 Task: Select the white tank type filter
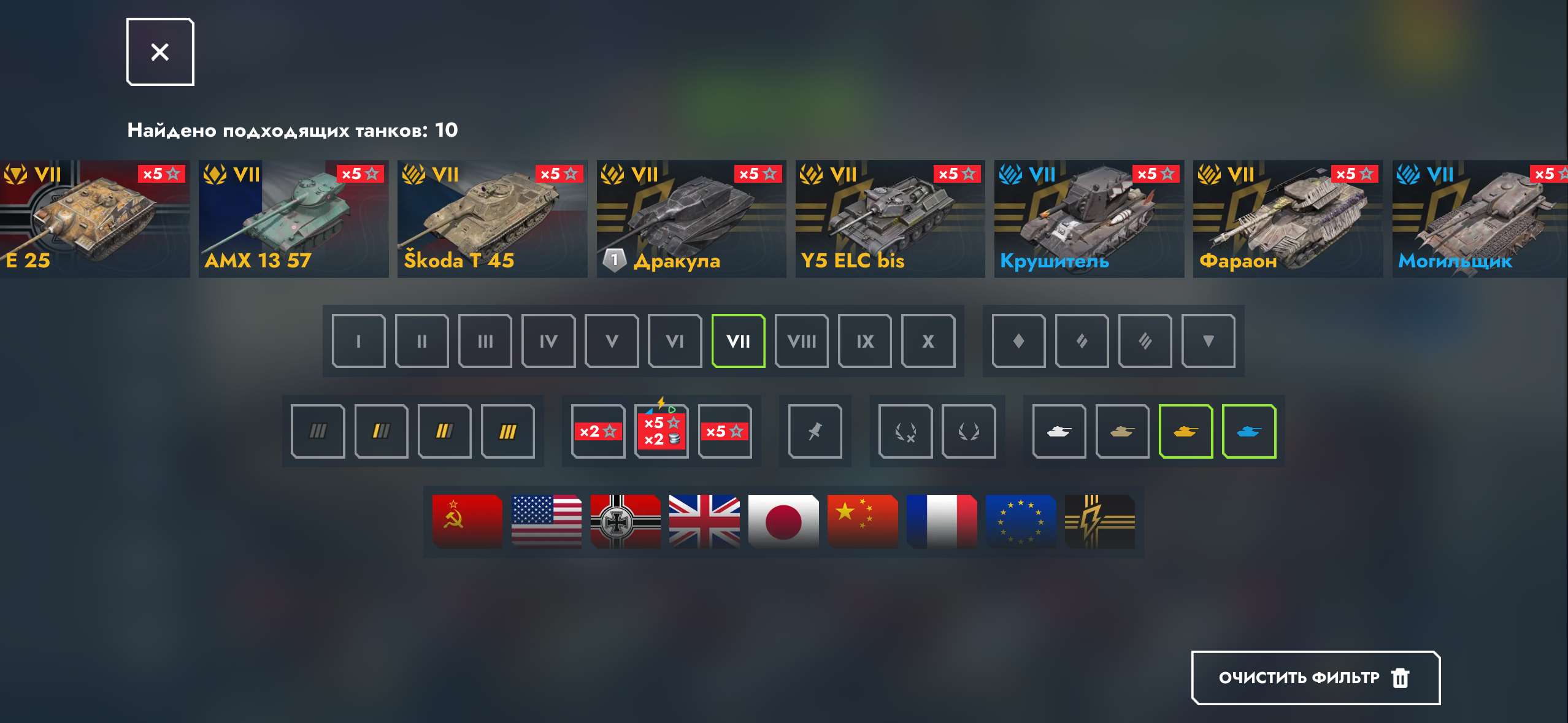click(1059, 431)
